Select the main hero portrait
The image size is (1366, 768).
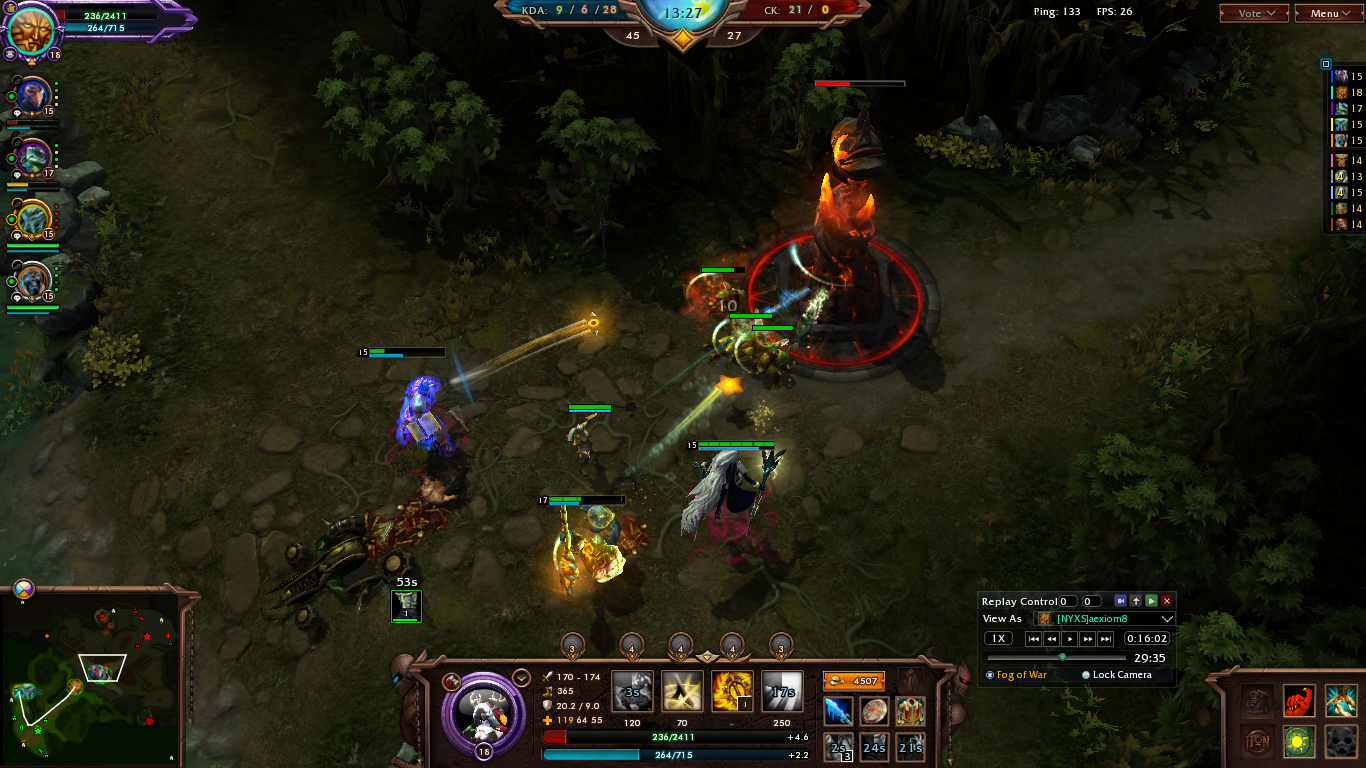(x=483, y=711)
